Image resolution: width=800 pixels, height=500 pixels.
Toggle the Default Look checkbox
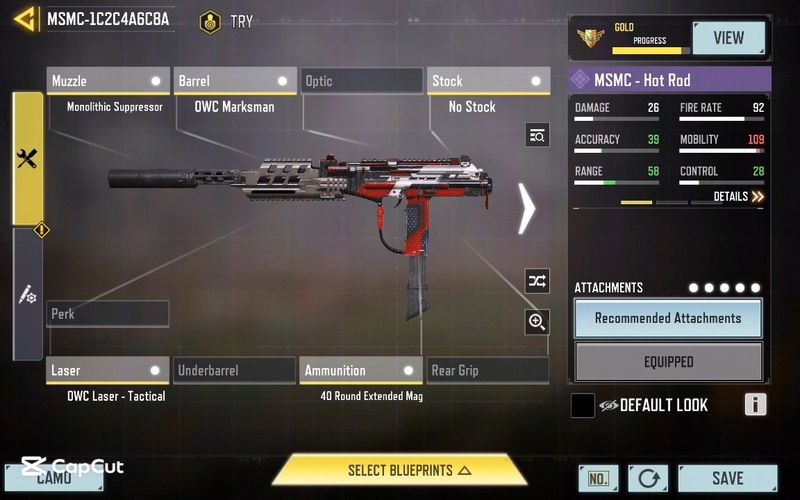(583, 405)
